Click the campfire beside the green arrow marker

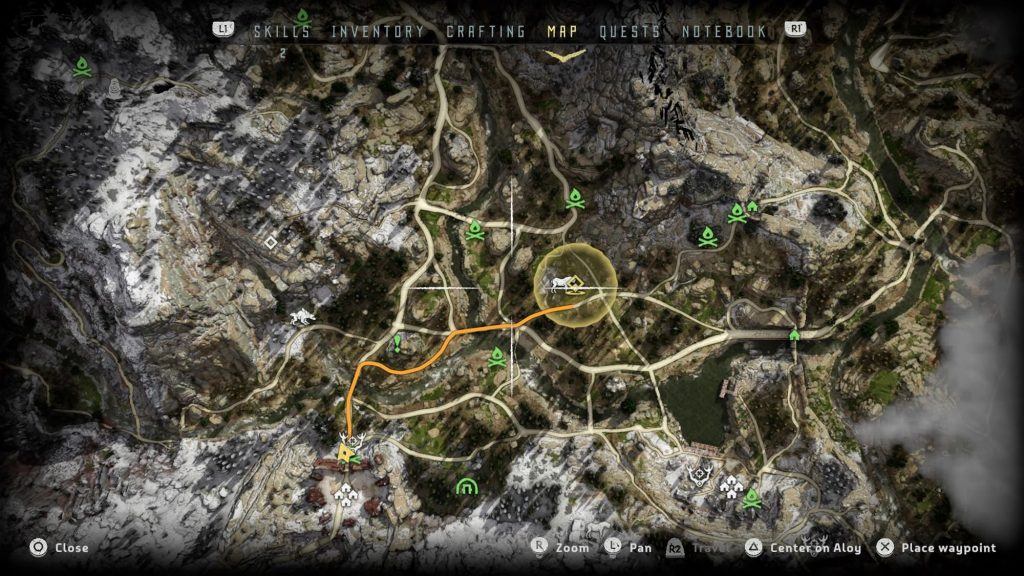(x=738, y=212)
